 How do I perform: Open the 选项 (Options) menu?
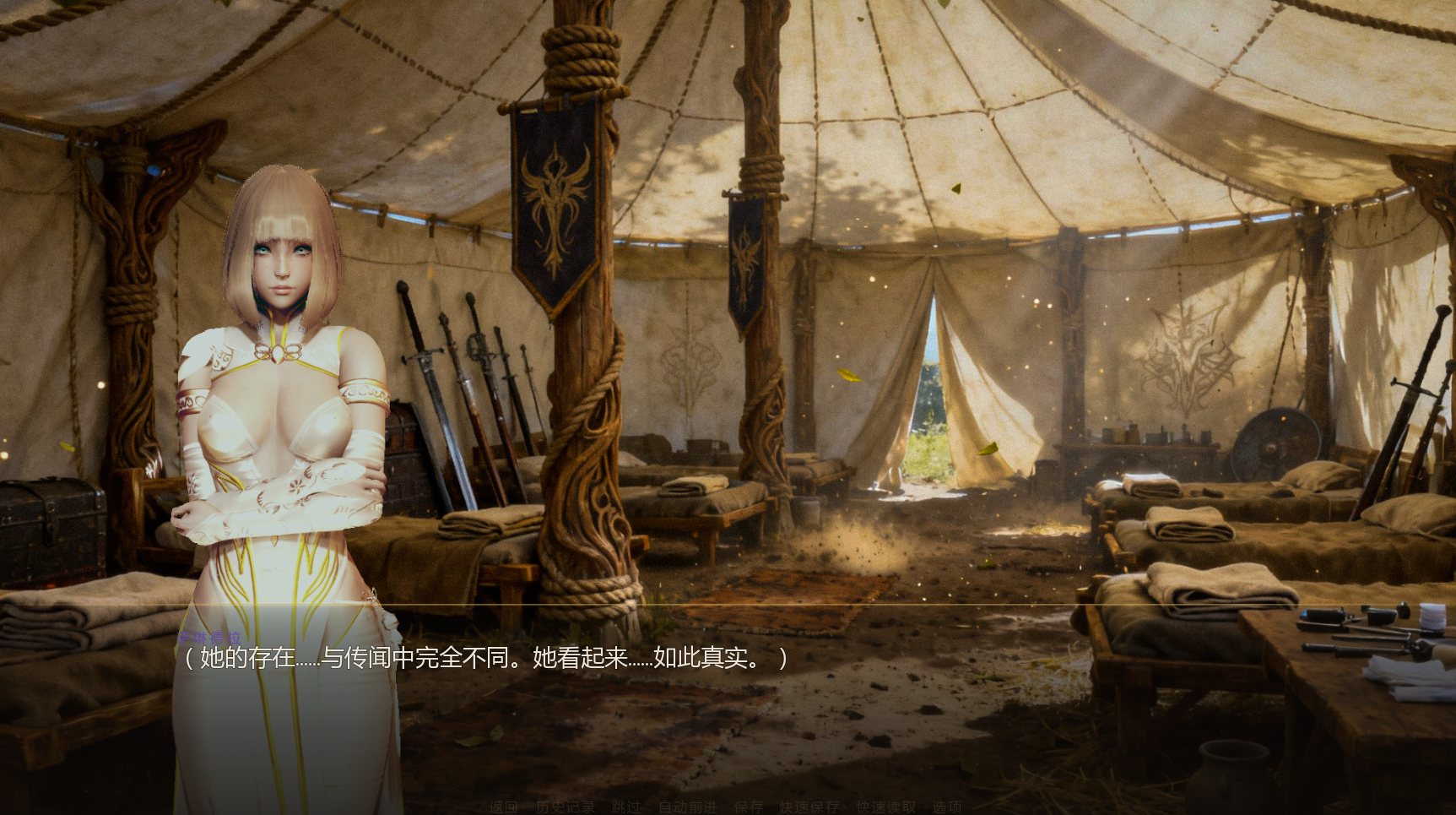(946, 807)
